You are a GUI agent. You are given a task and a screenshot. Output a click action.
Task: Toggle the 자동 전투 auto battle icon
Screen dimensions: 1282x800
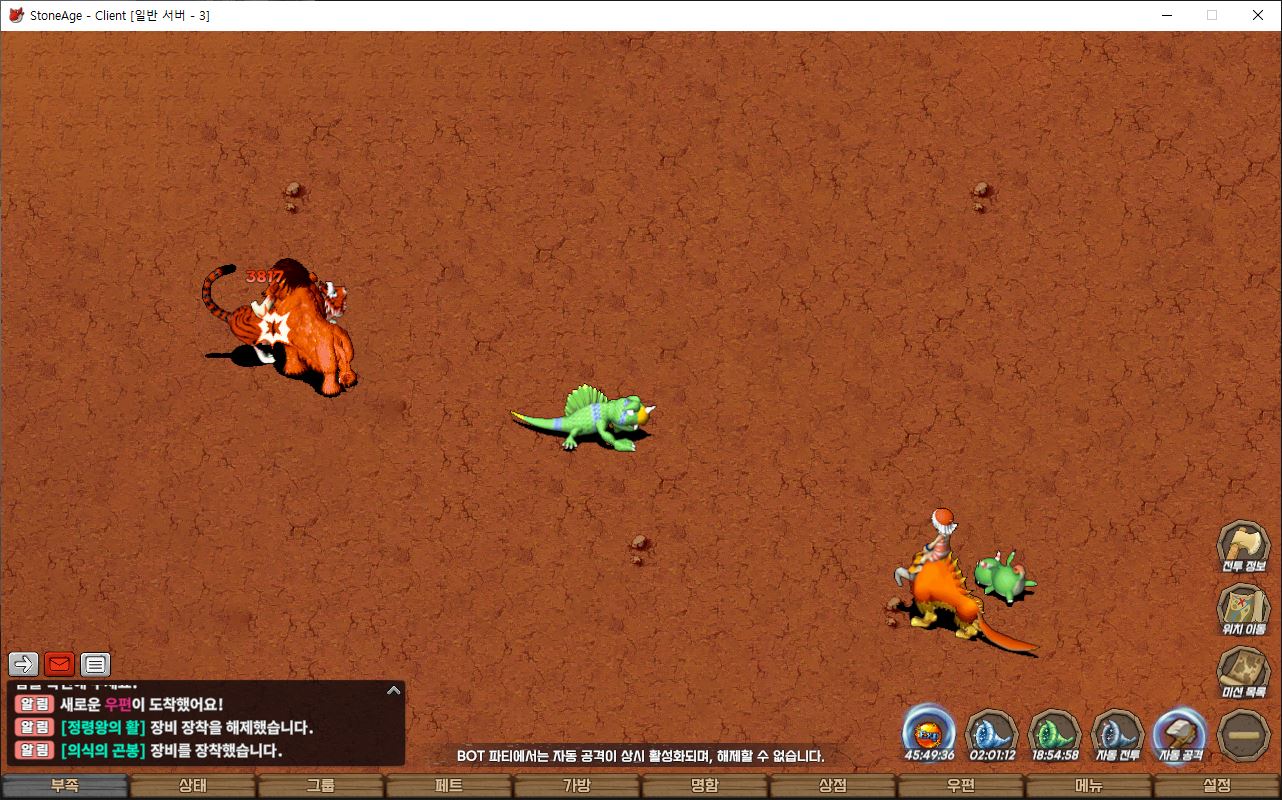point(1119,734)
